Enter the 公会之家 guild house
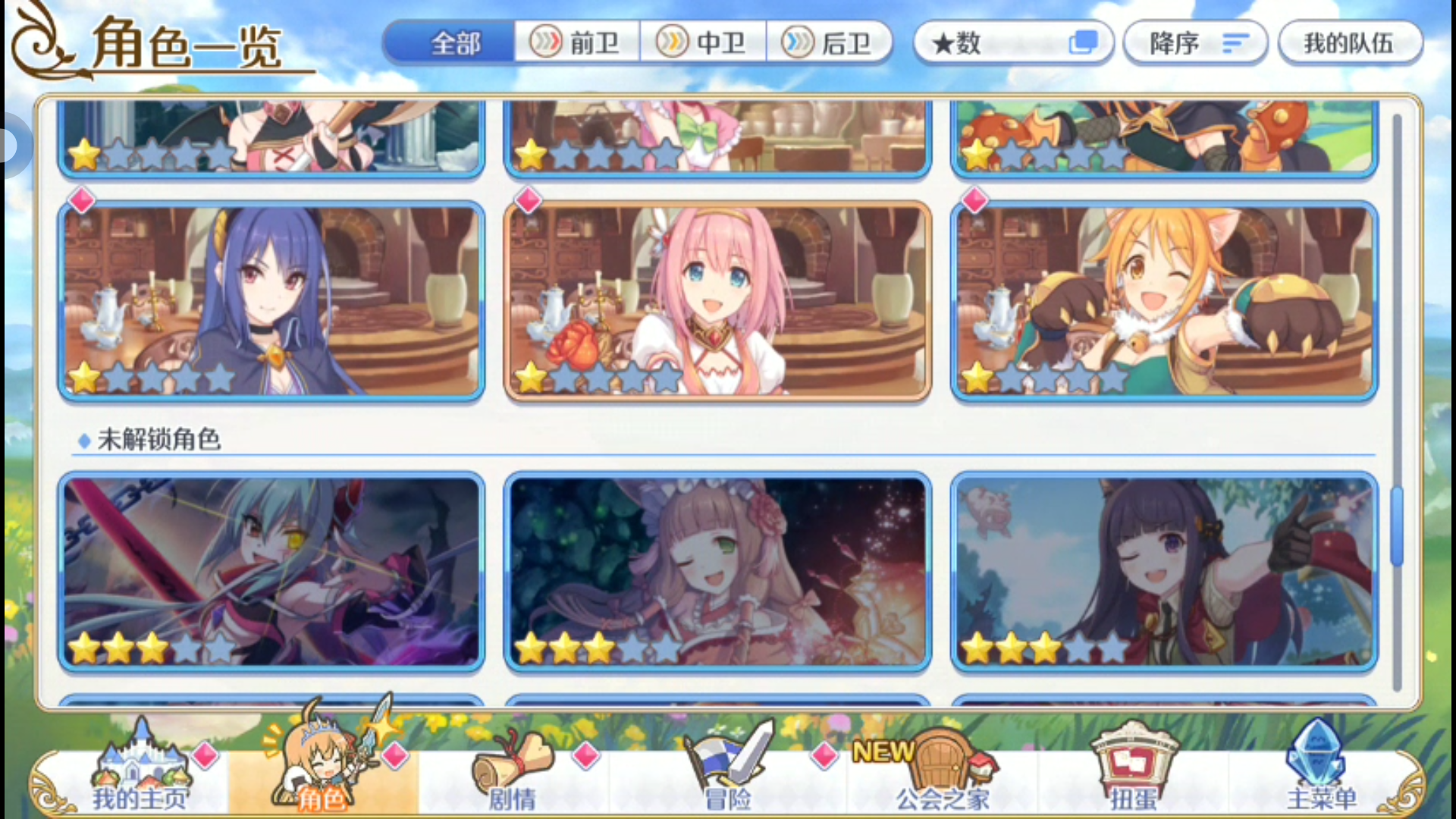This screenshot has height=819, width=1456. pos(940,766)
